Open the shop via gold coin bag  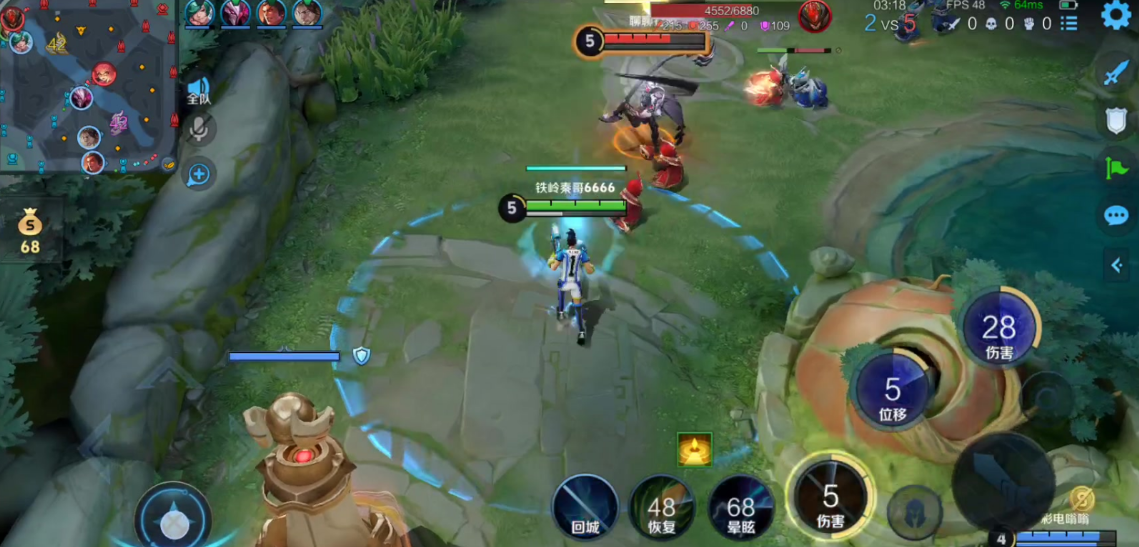coord(30,230)
